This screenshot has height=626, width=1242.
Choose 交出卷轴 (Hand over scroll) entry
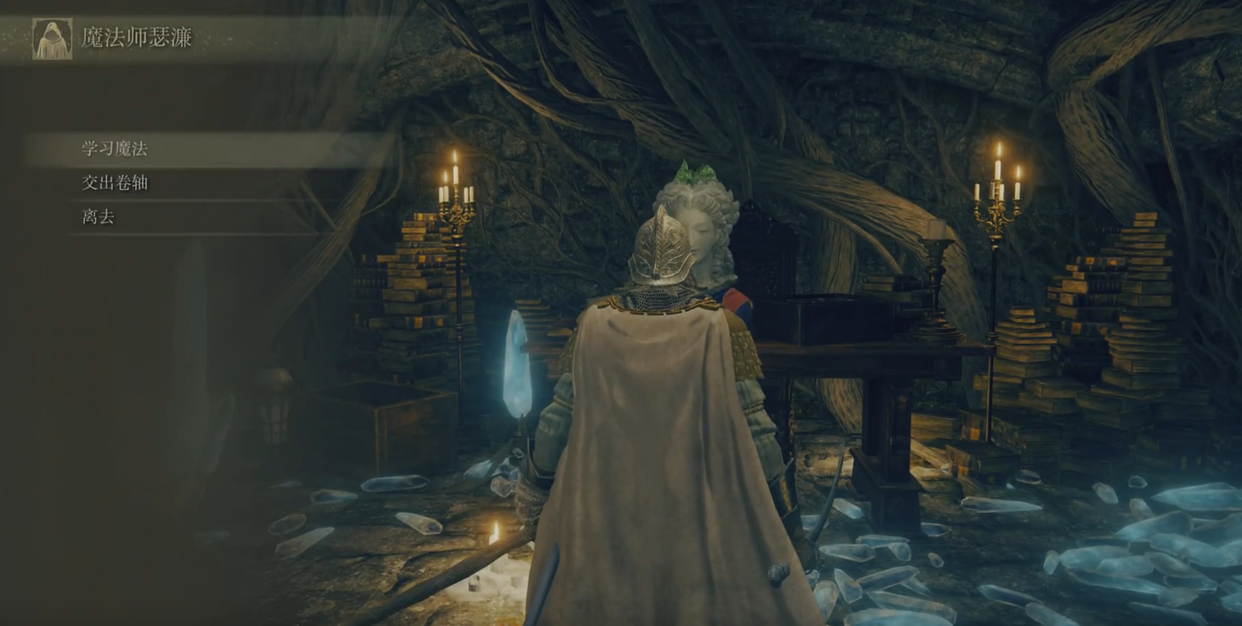point(115,183)
